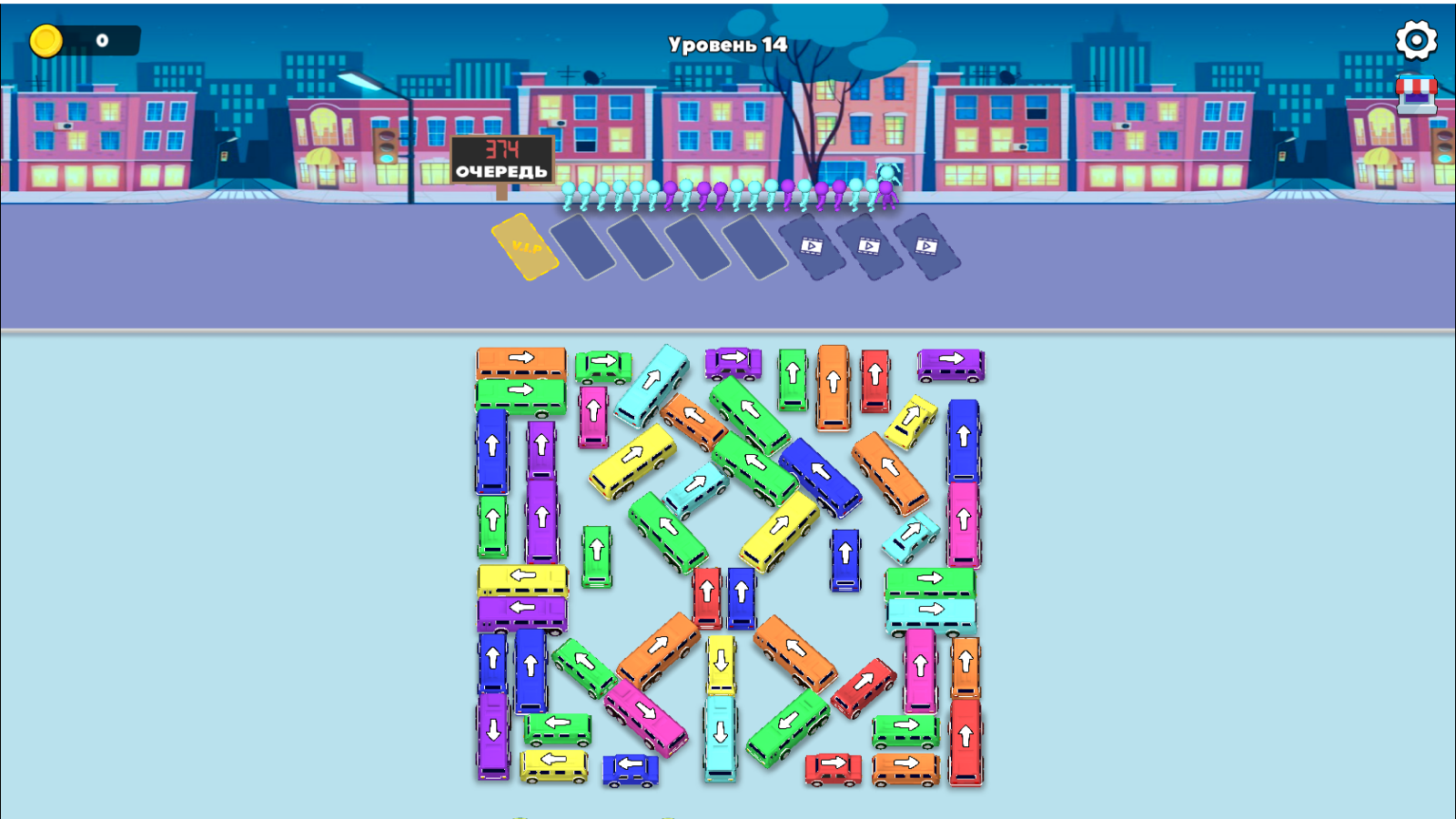Click the gold coin counter icon
Image resolution: width=1456 pixels, height=819 pixels.
46,39
